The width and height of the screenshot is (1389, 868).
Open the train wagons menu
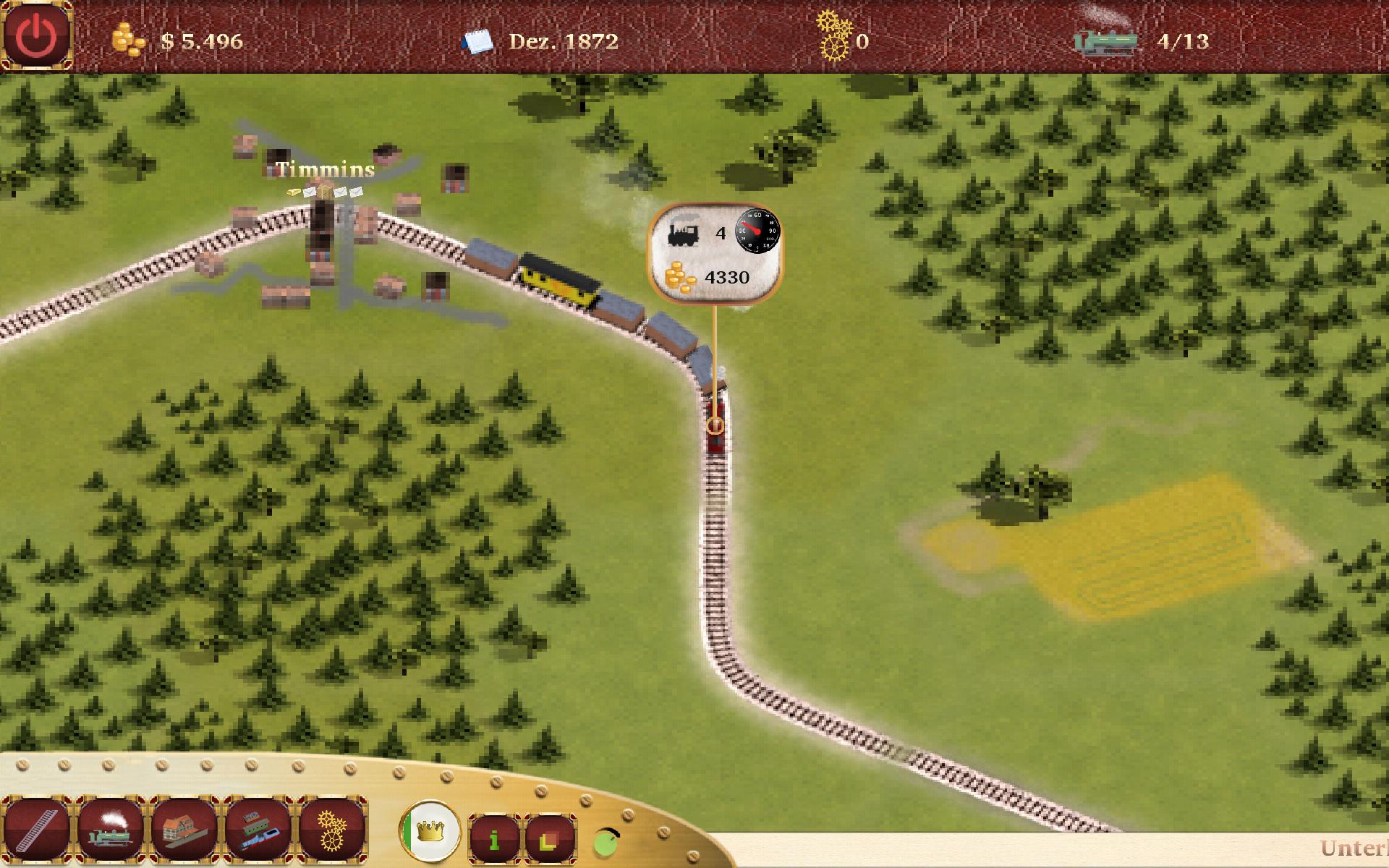[x=259, y=830]
